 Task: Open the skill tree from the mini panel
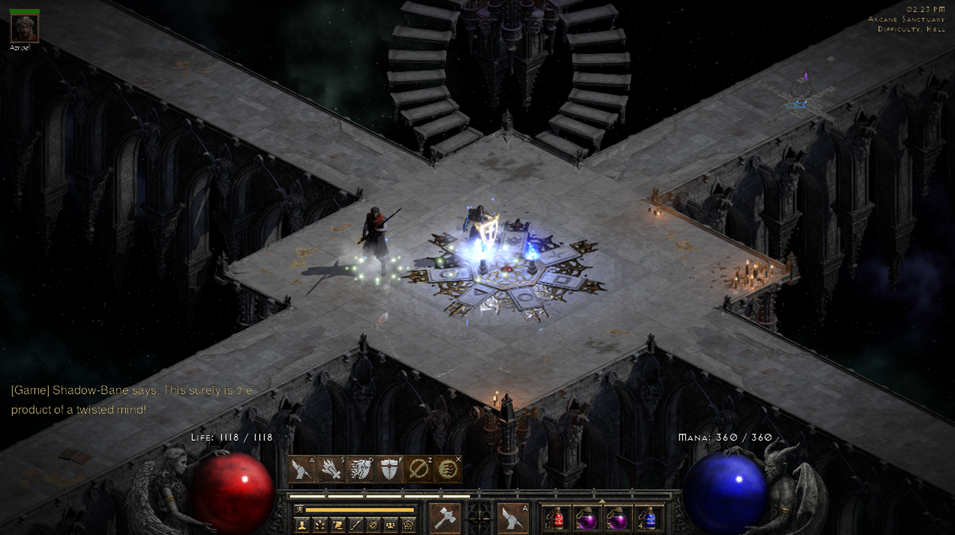pyautogui.click(x=320, y=524)
